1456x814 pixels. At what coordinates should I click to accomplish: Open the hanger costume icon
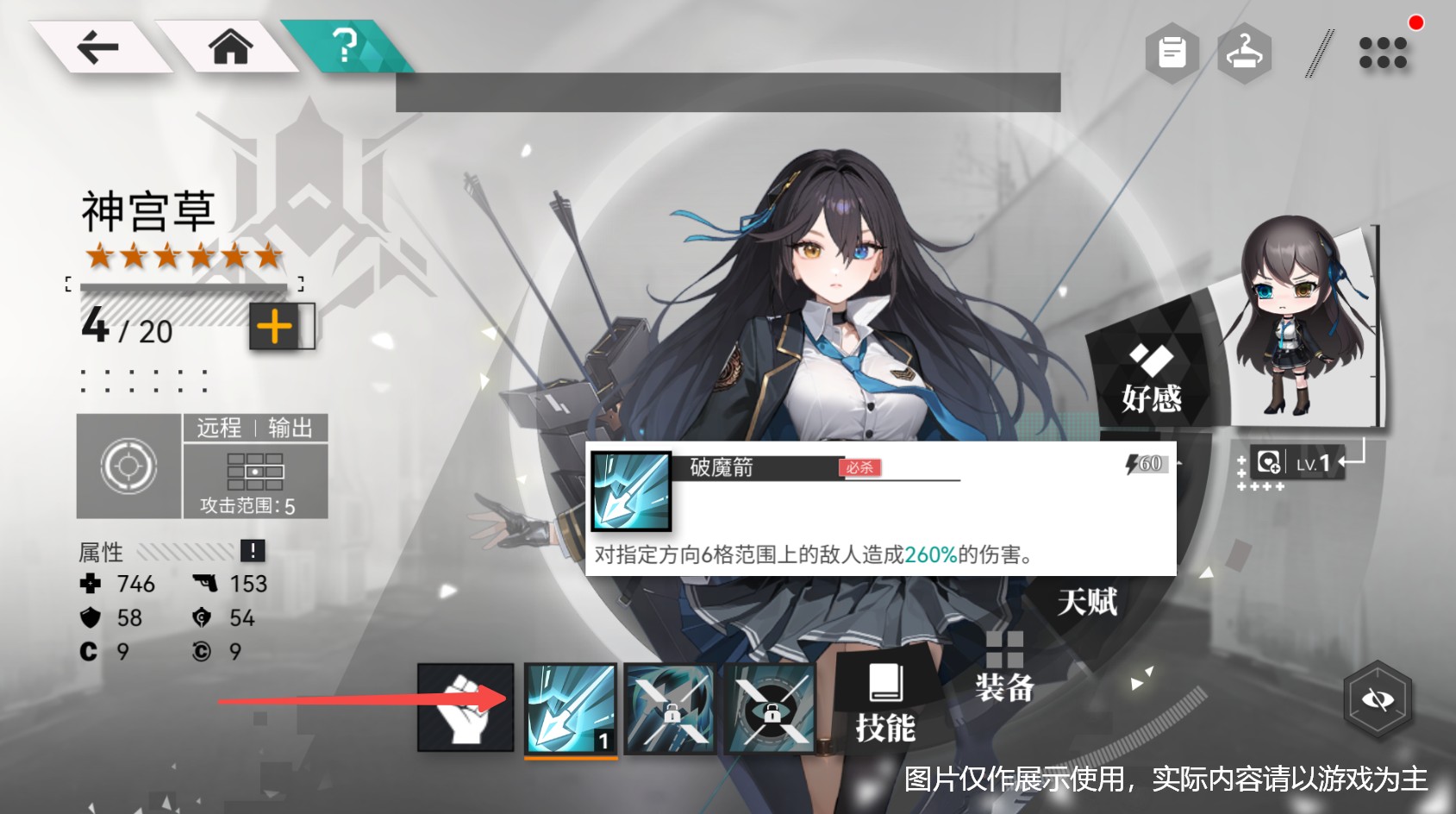(x=1247, y=53)
